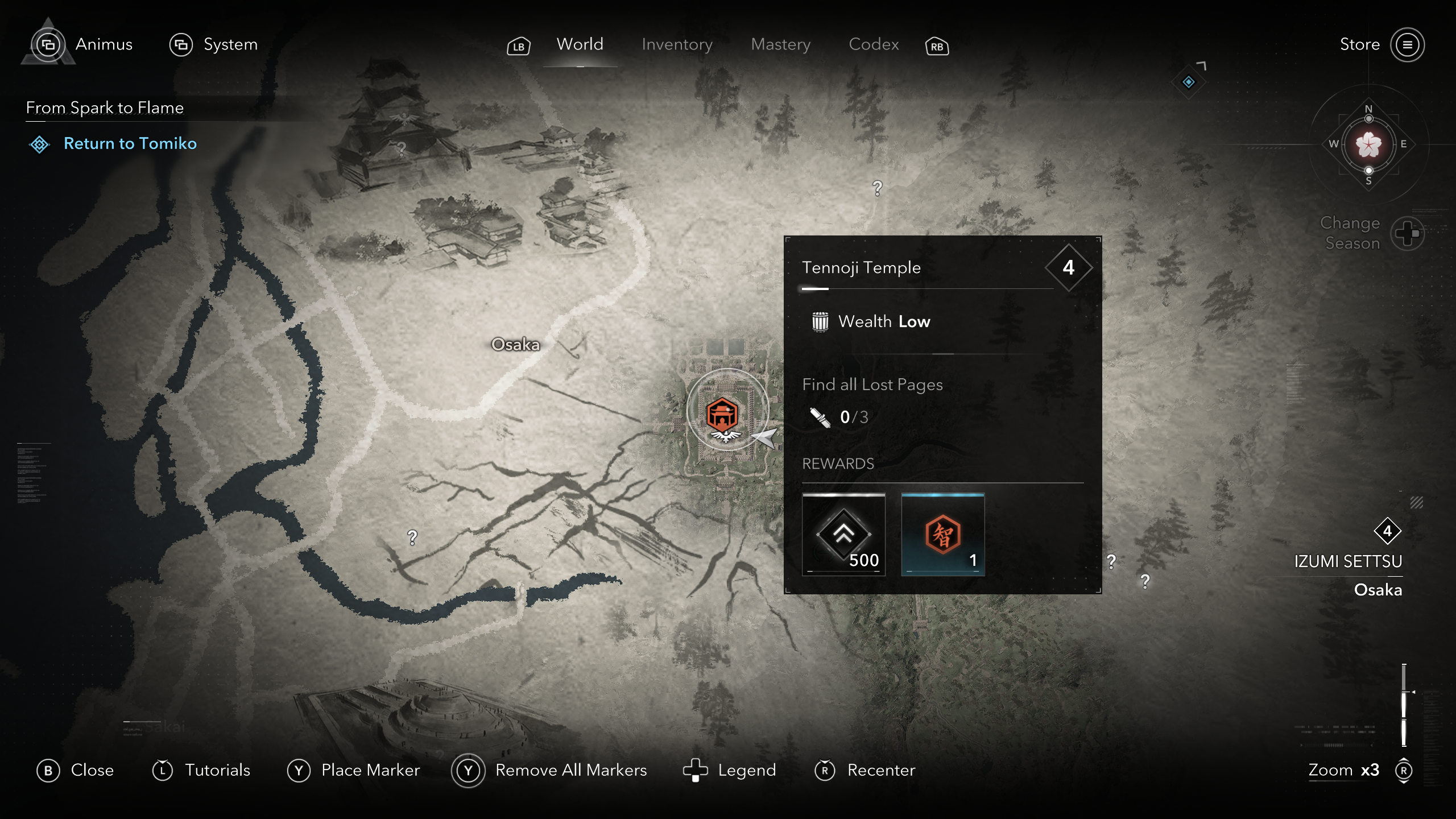
Task: Open the Mastery tab
Action: pos(780,44)
